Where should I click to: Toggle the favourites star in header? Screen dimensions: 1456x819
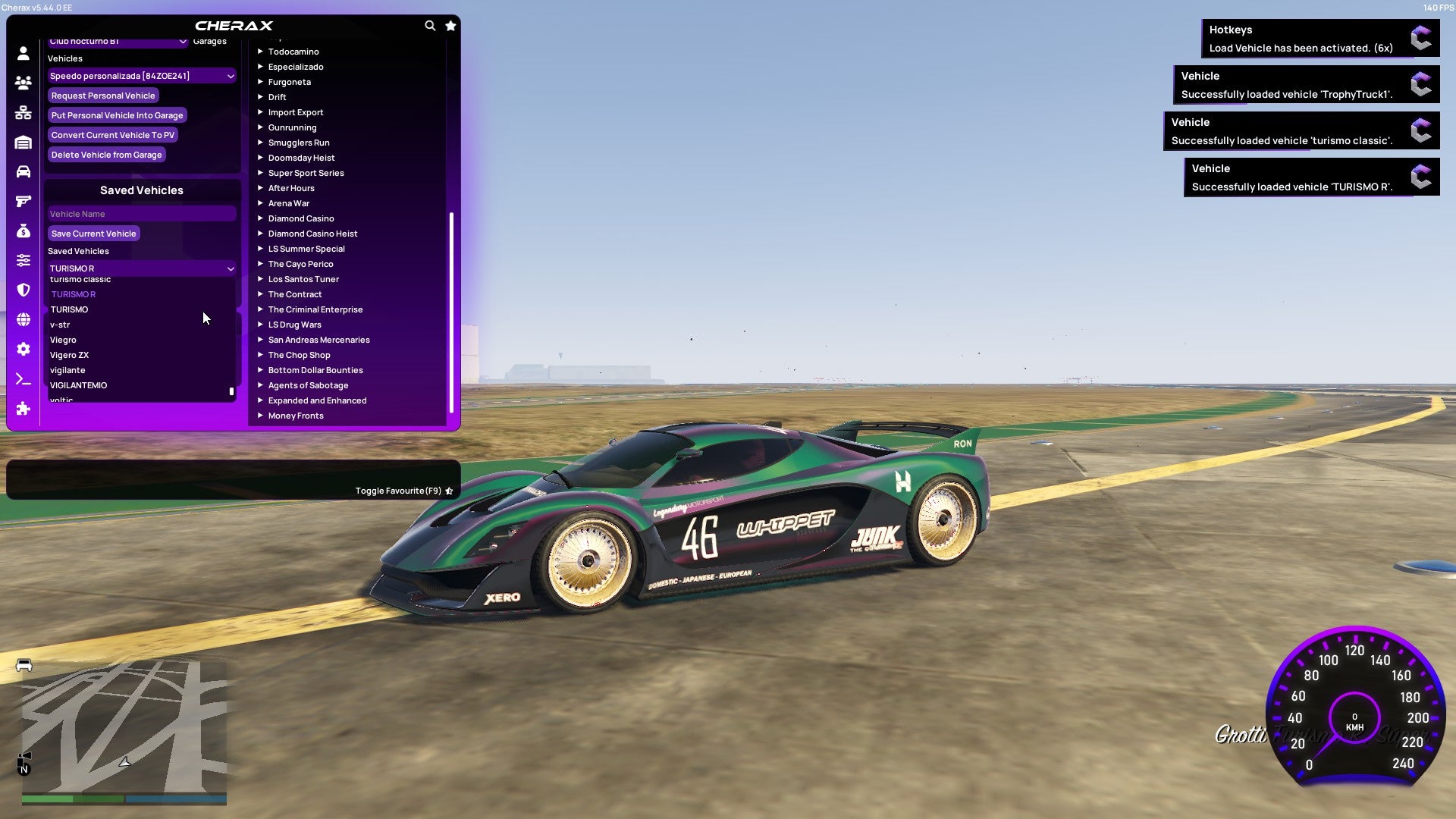(450, 25)
